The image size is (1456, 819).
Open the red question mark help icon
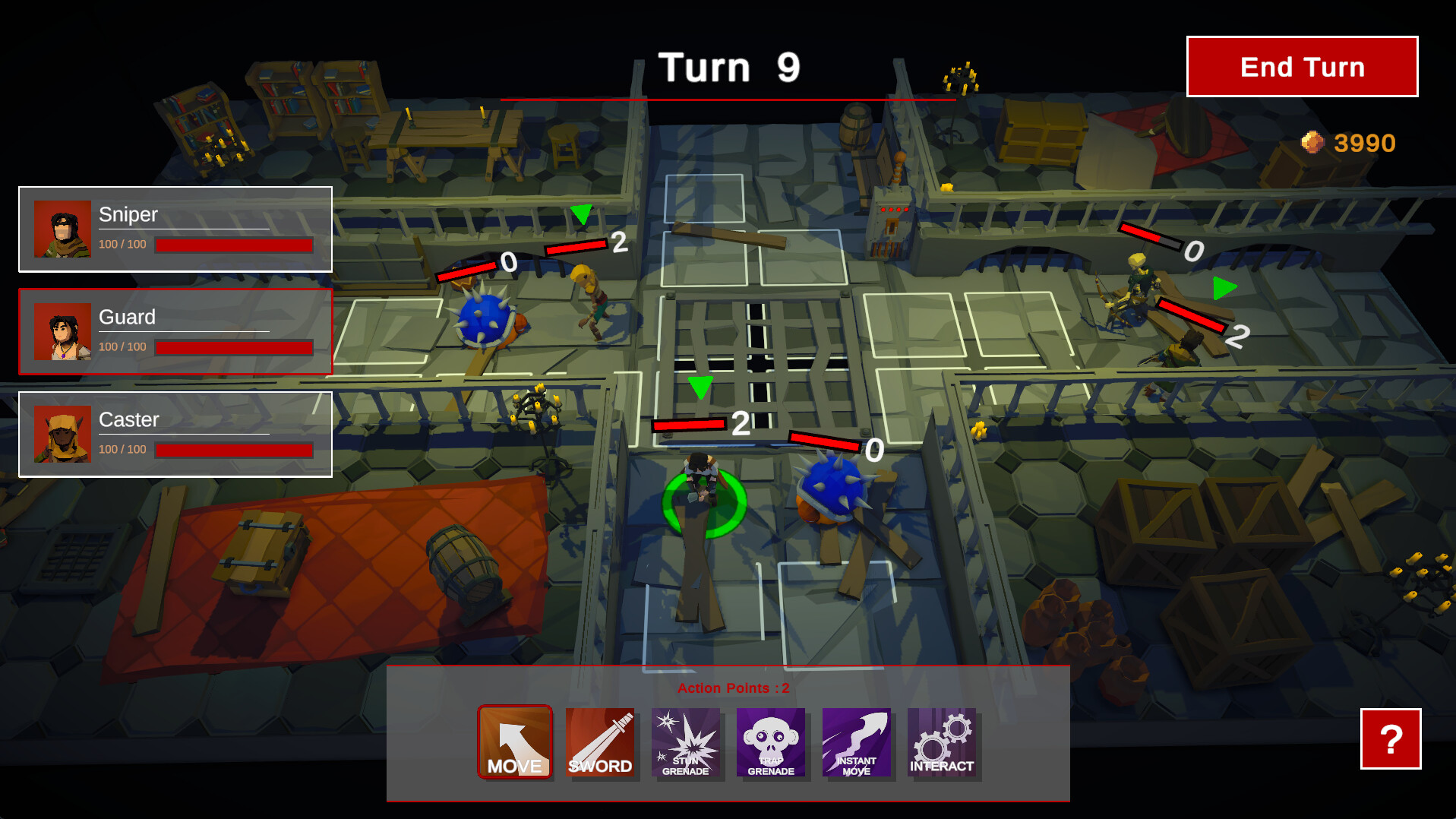click(1391, 740)
